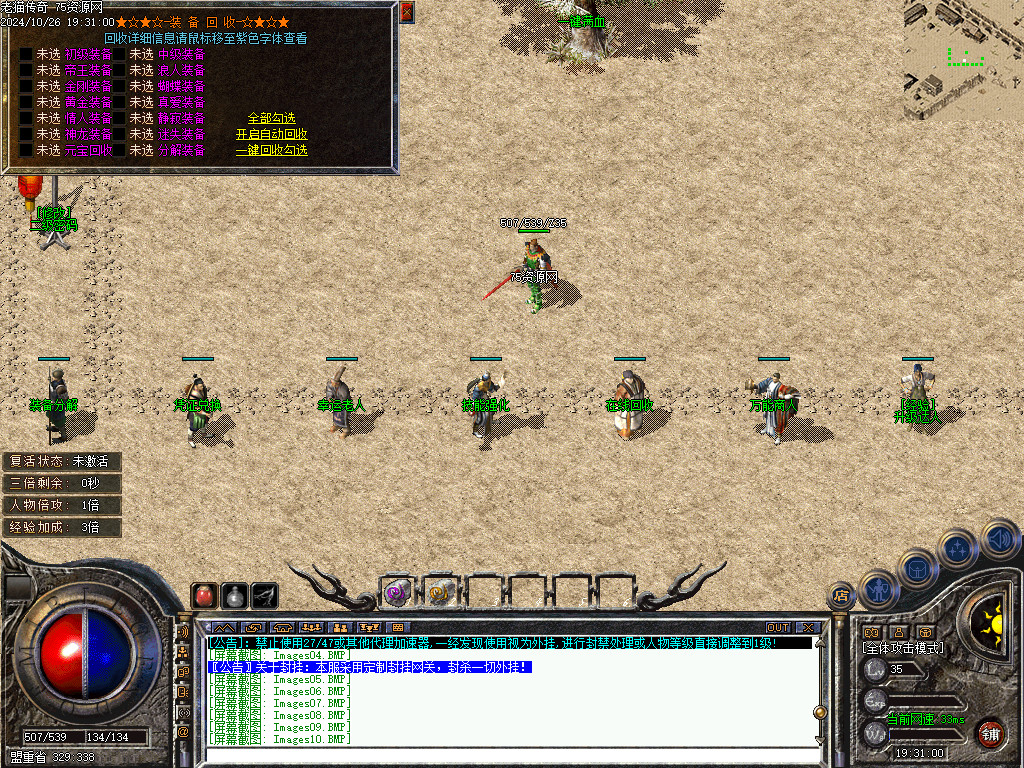Select the purple swirl stone belt slot
The width and height of the screenshot is (1024, 768).
point(397,593)
